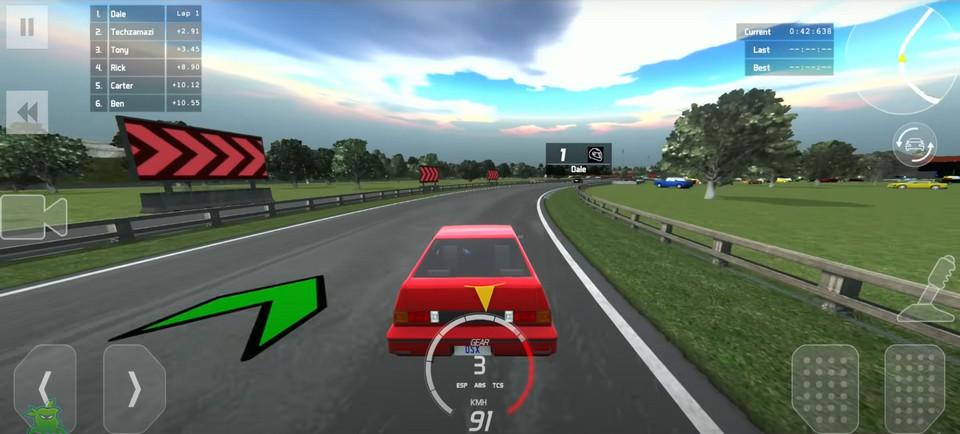Steer left with the left arrow

(44, 388)
